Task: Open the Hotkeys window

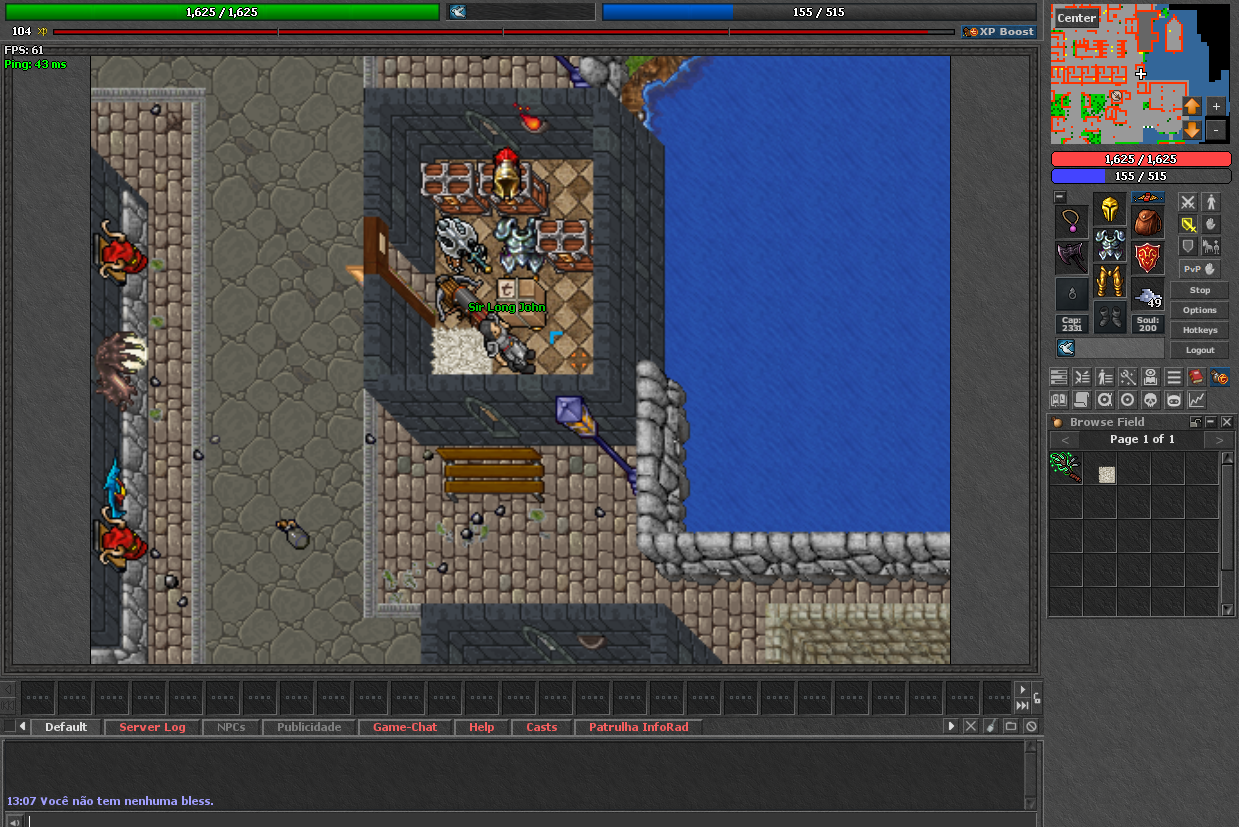Action: click(x=1199, y=330)
